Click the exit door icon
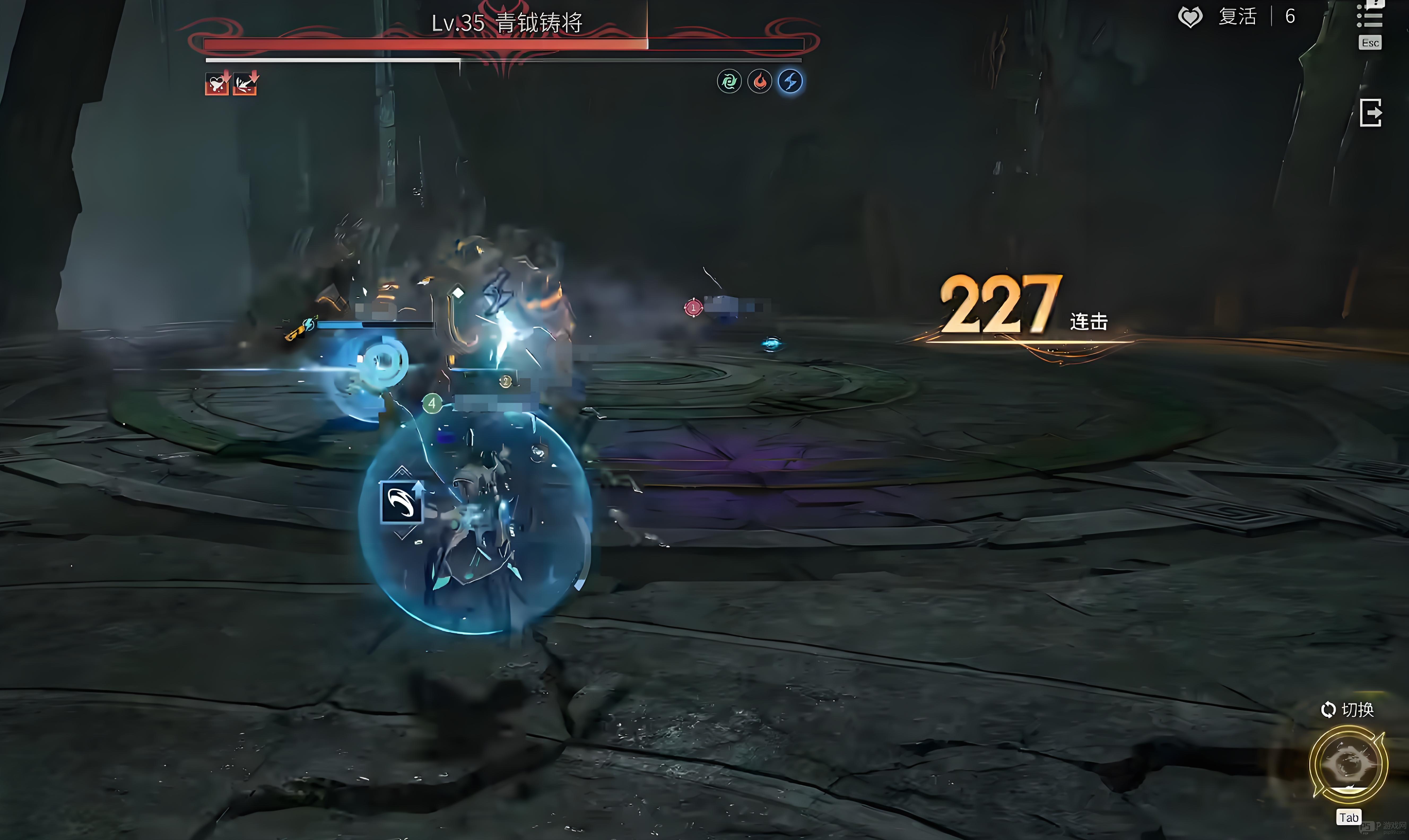The image size is (1409, 840). tap(1371, 113)
